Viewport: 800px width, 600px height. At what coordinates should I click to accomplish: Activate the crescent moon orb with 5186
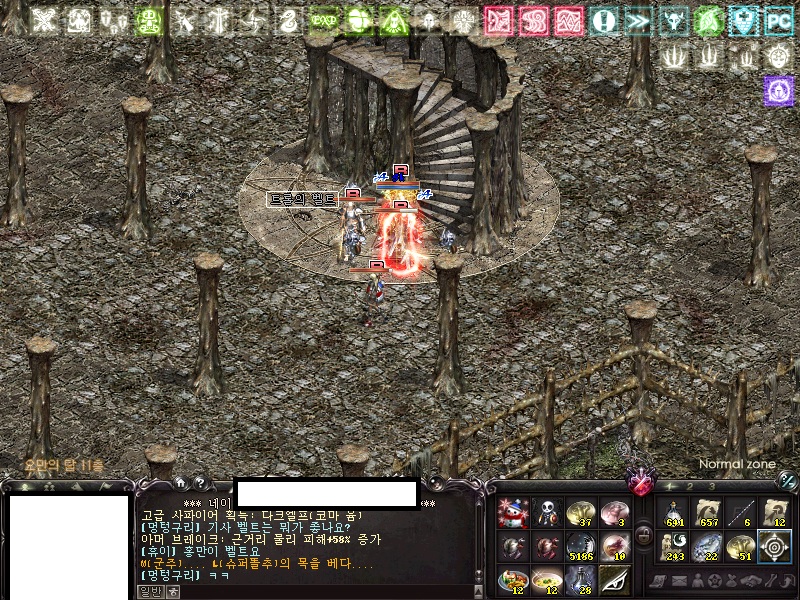(x=580, y=547)
